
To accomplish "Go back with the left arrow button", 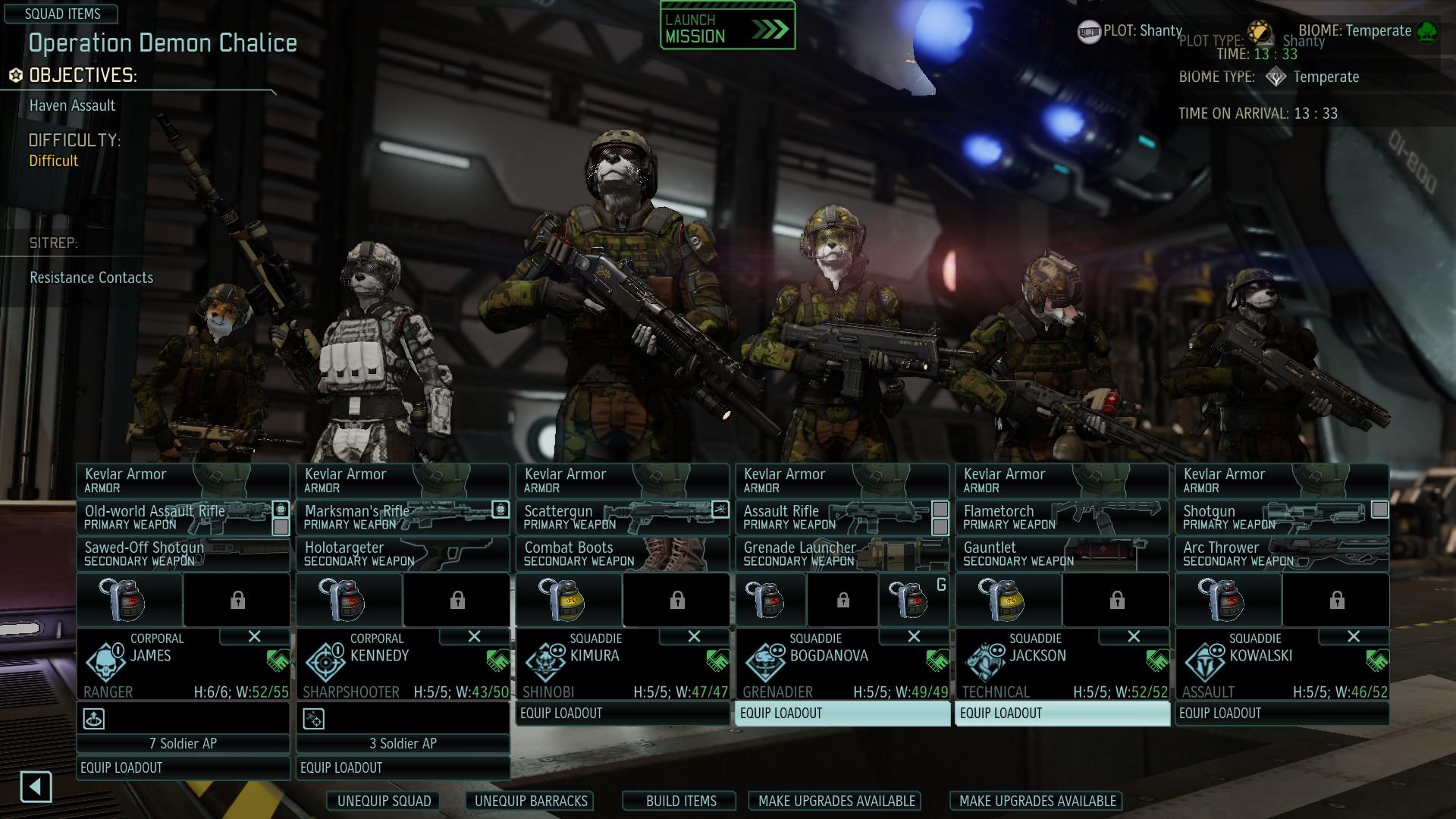I will click(36, 786).
